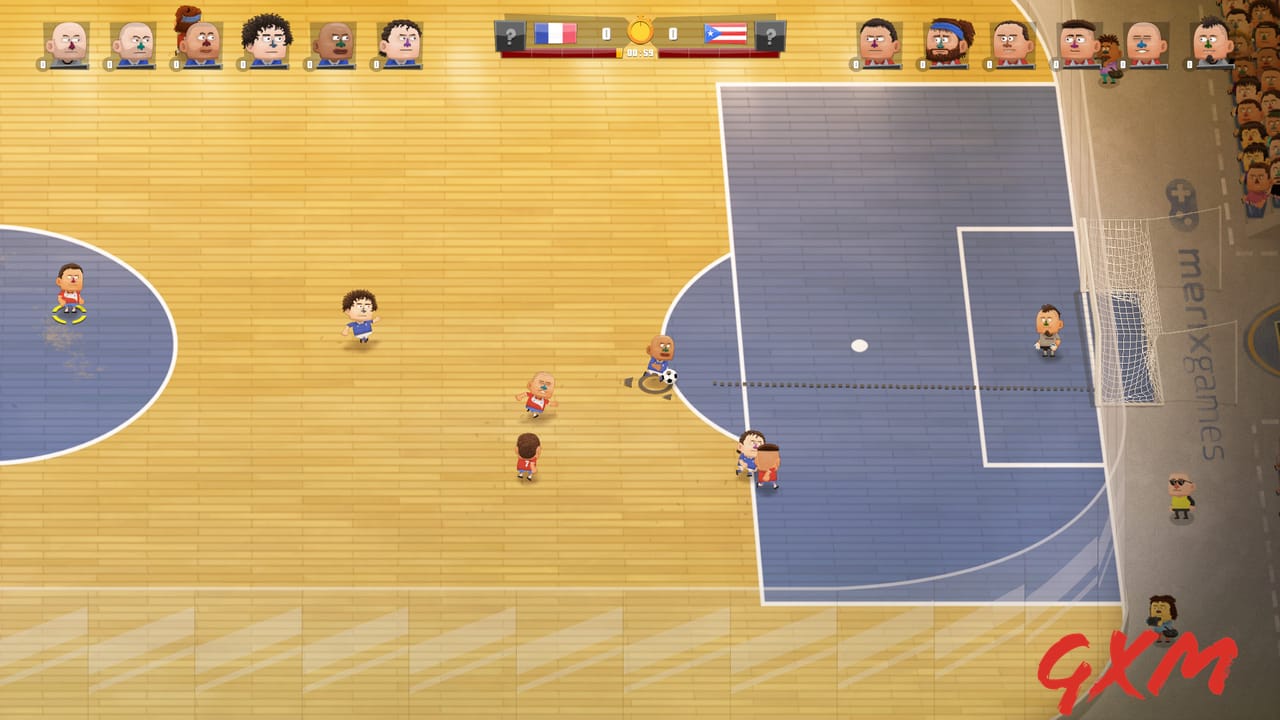Click the golden super-power coin on the scoreboard
Viewport: 1280px width, 720px height.
click(640, 33)
